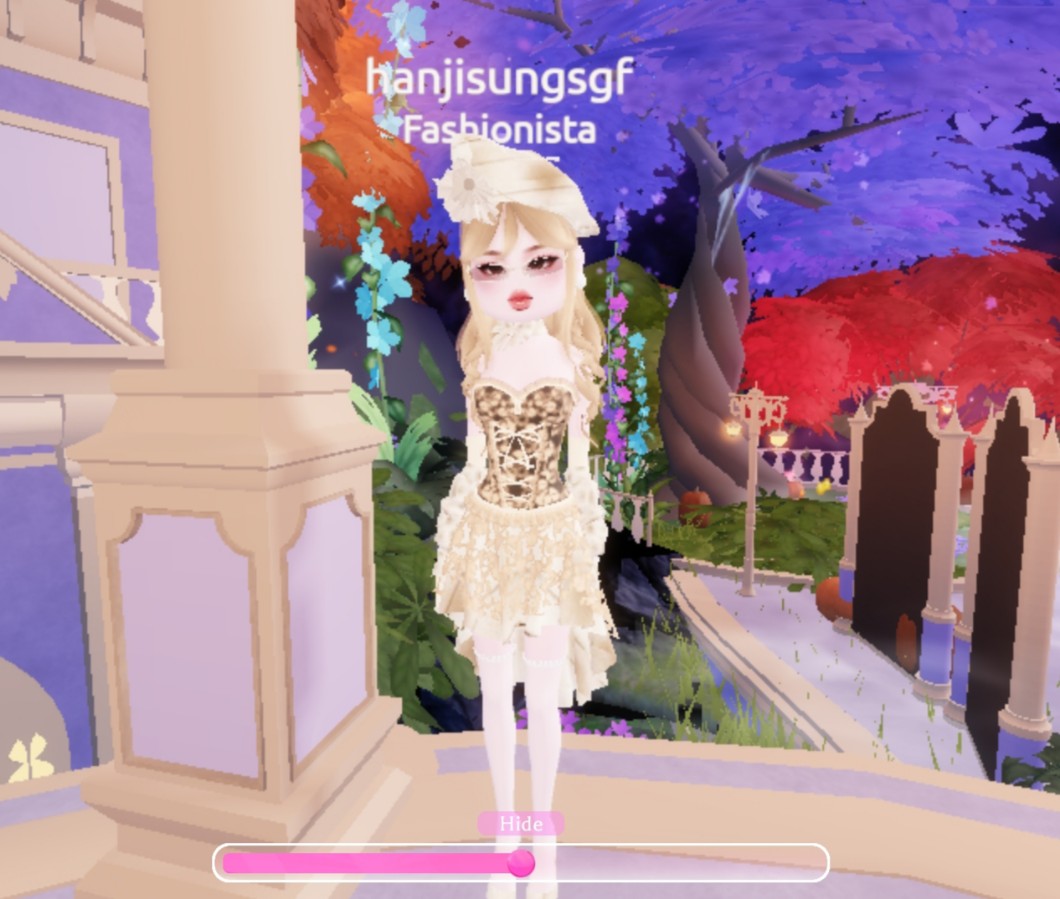Click the pink Hide button
Viewport: 1060px width, 899px height.
point(520,824)
